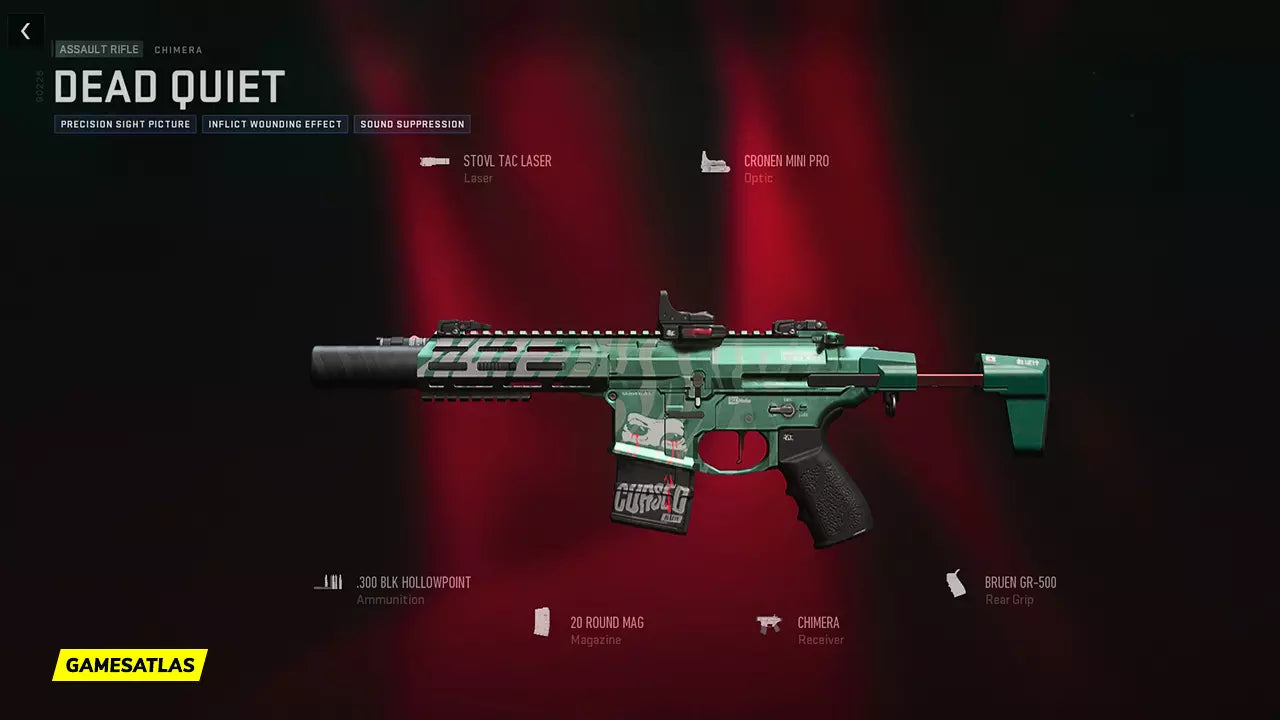Open the Cronen Mini Pro optic slot
This screenshot has width=1280, height=720.
coord(785,162)
